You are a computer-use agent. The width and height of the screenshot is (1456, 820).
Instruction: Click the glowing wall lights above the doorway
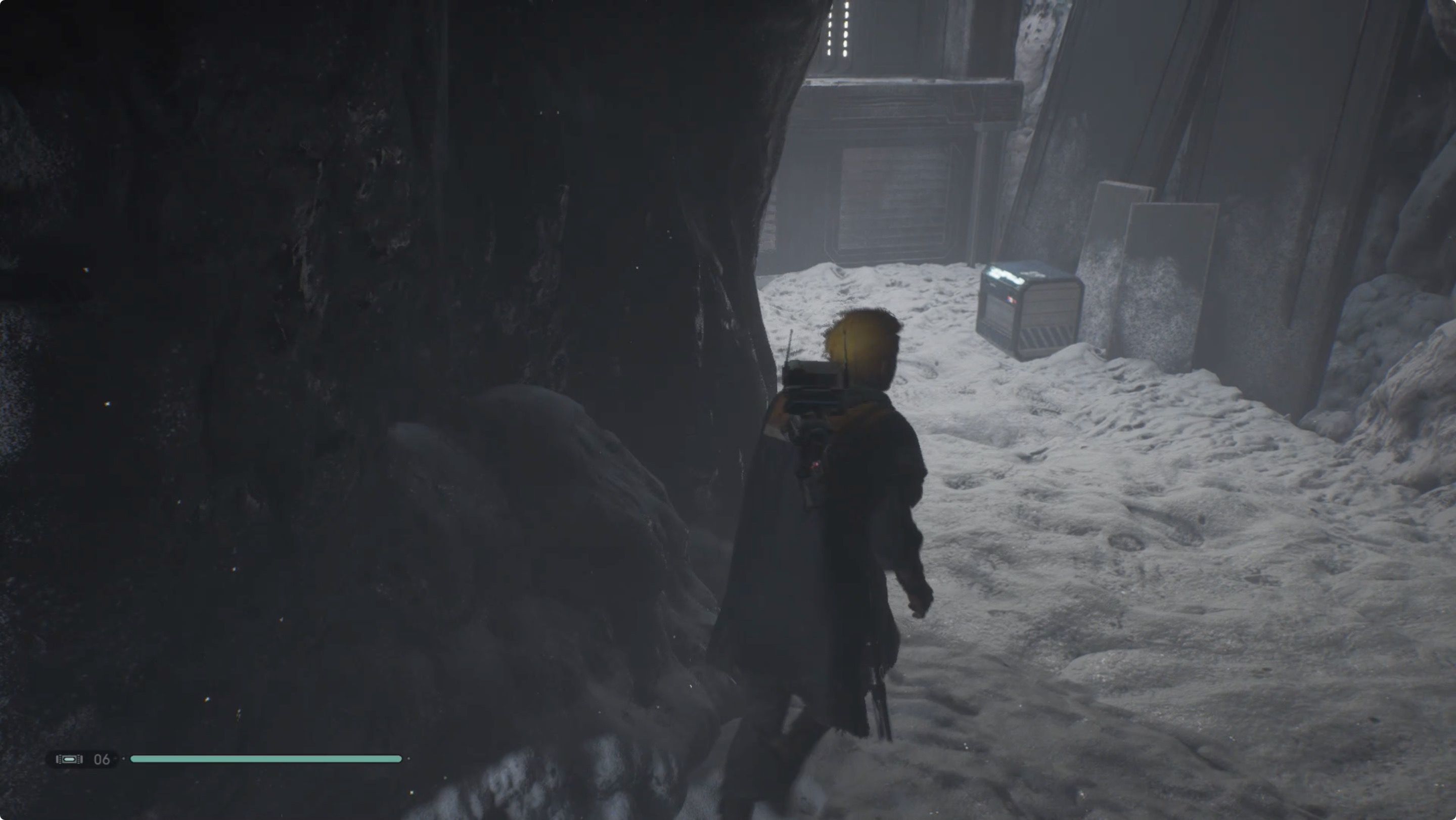[839, 28]
